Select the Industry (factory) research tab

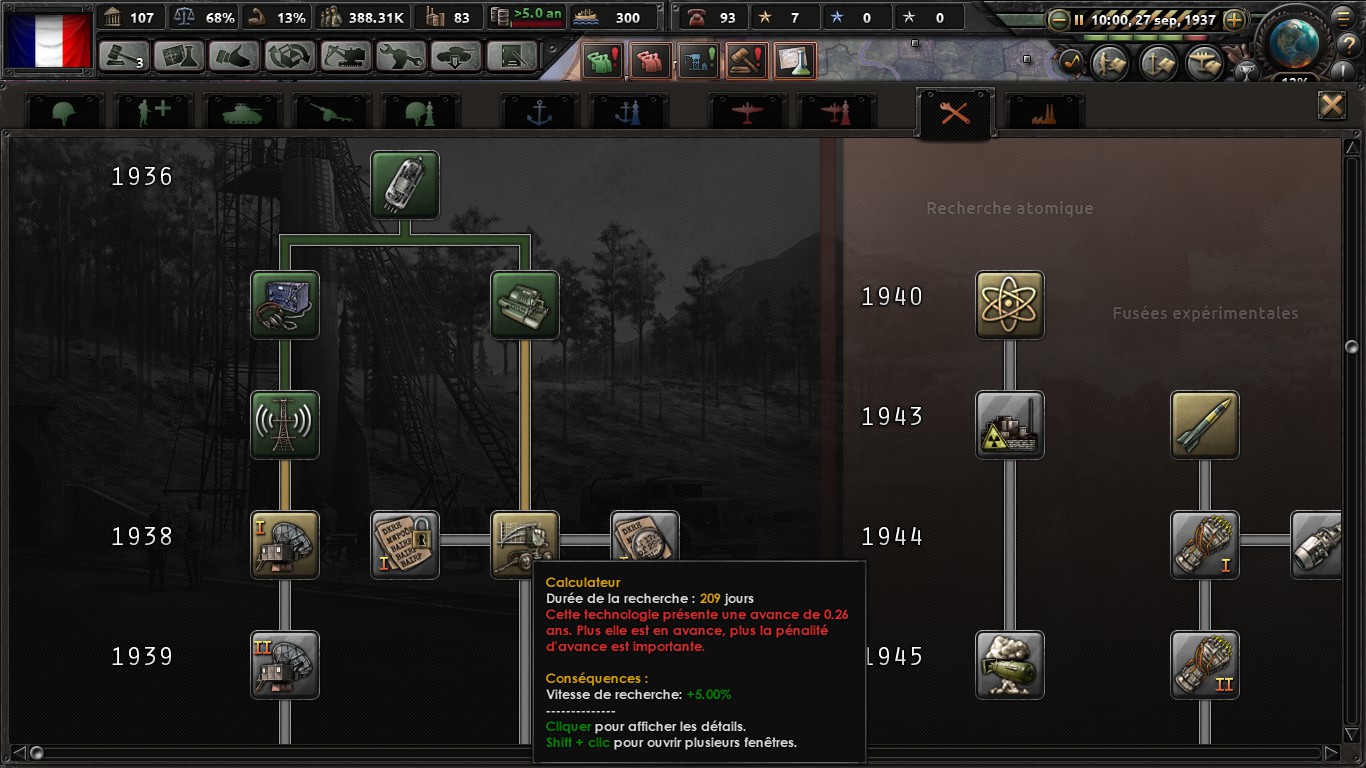[x=1045, y=113]
